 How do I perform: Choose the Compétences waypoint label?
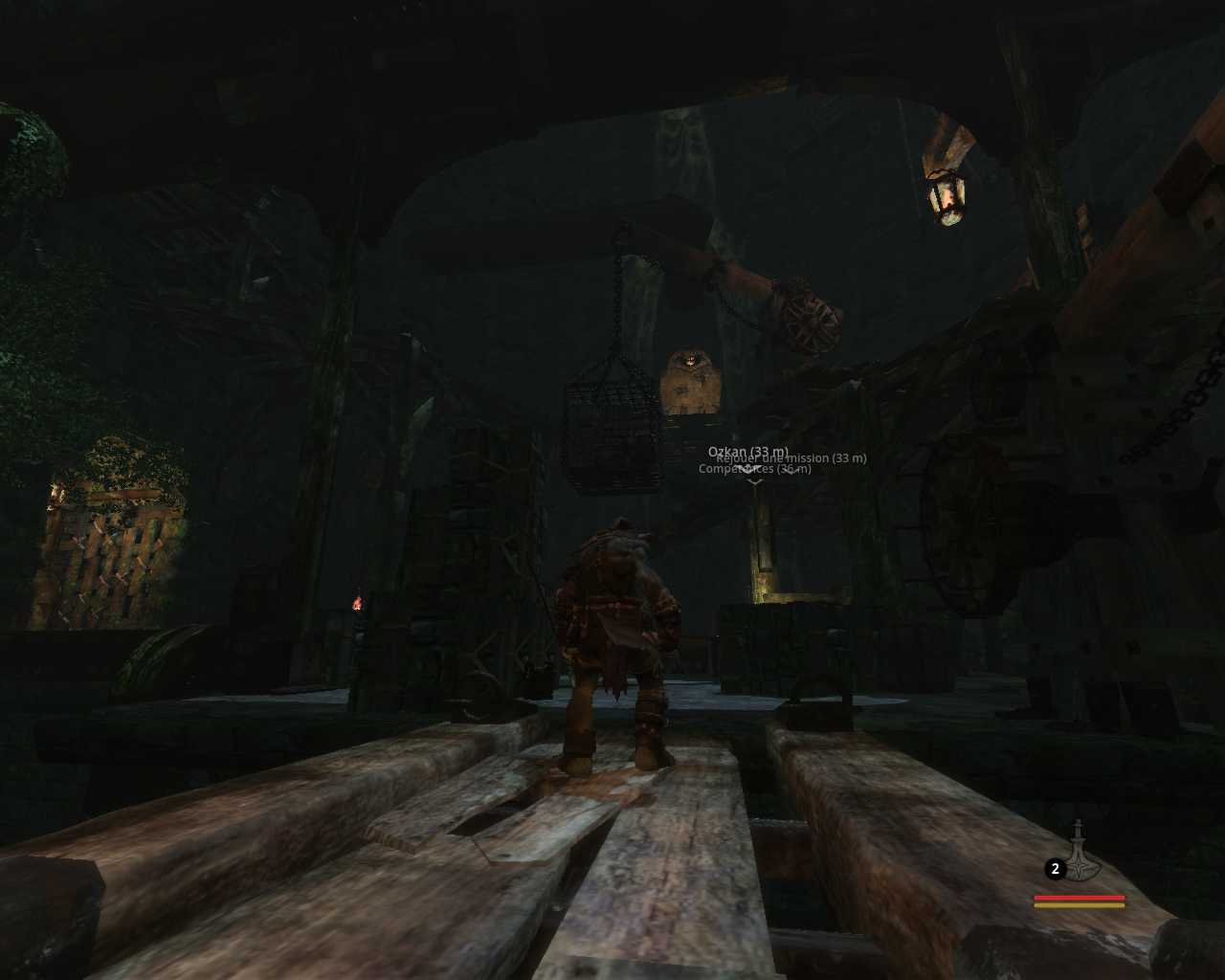coord(756,470)
